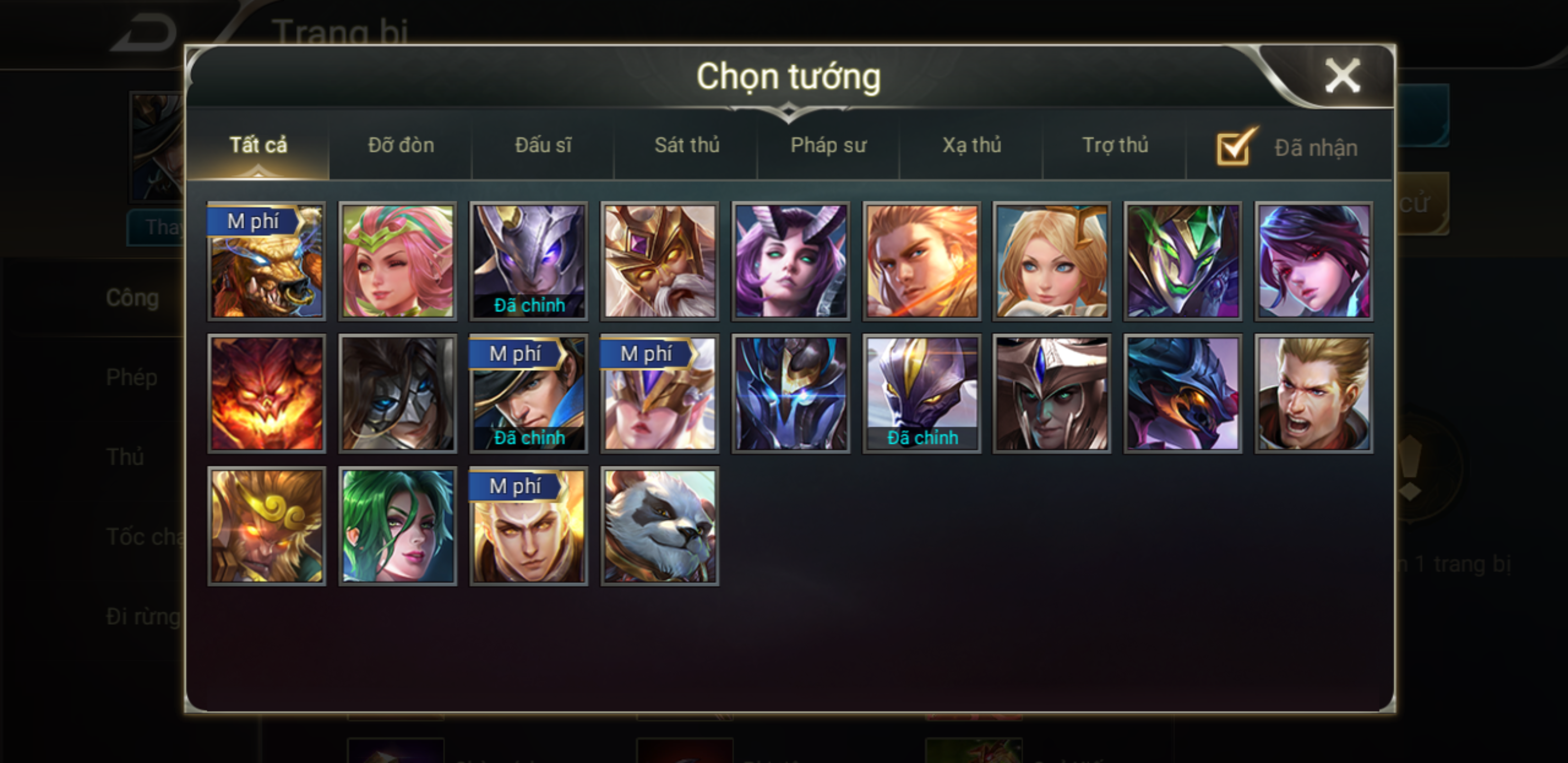This screenshot has height=763, width=1568.
Task: Toggle the Đã nhận checkbox
Action: (x=1234, y=148)
